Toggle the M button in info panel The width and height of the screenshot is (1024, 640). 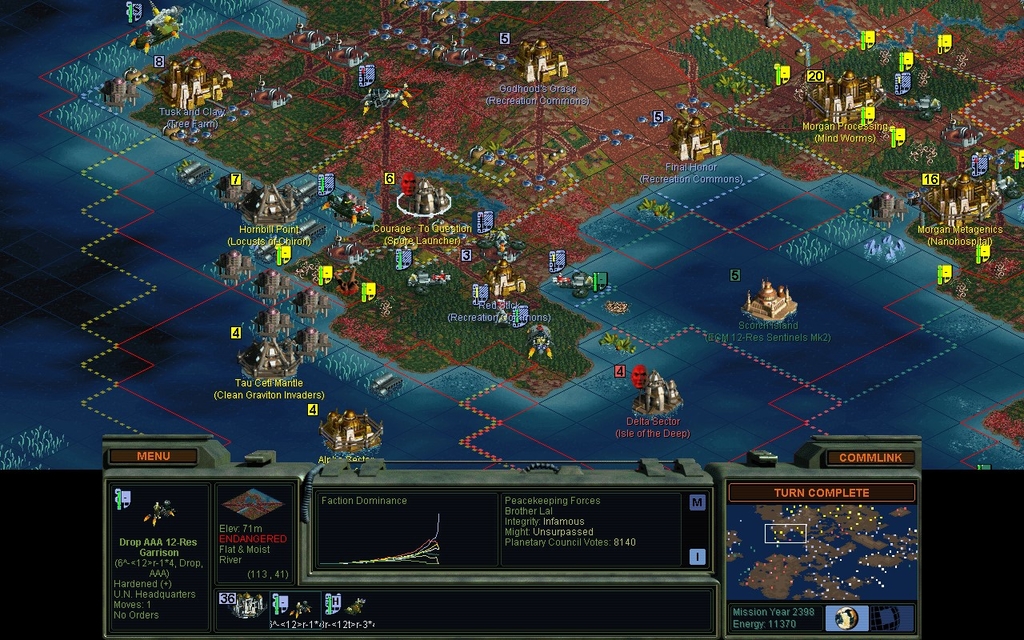tap(697, 502)
